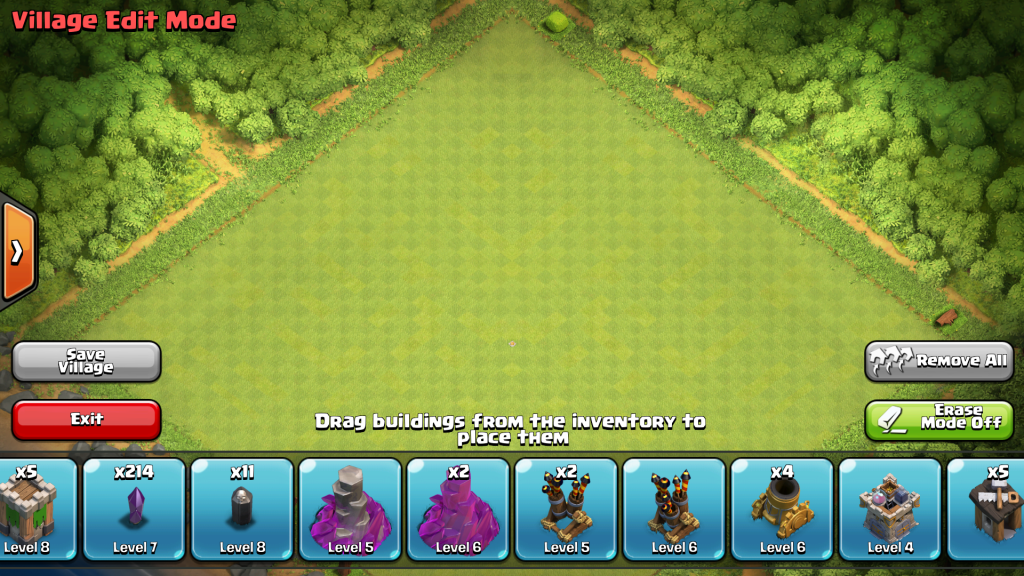This screenshot has height=576, width=1024.
Task: Pick the Level 5 air defense
Action: coord(567,508)
